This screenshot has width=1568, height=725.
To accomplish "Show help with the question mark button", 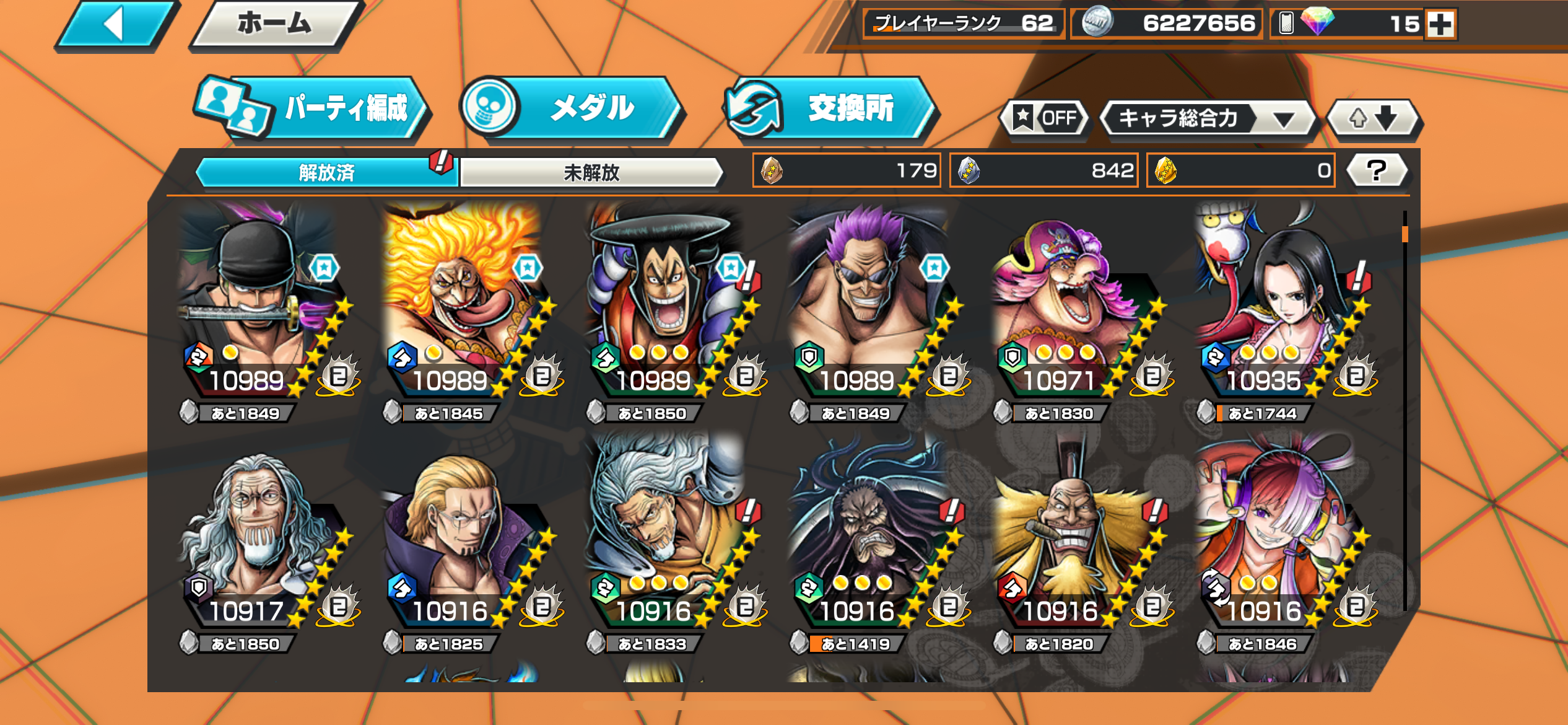I will pos(1377,170).
